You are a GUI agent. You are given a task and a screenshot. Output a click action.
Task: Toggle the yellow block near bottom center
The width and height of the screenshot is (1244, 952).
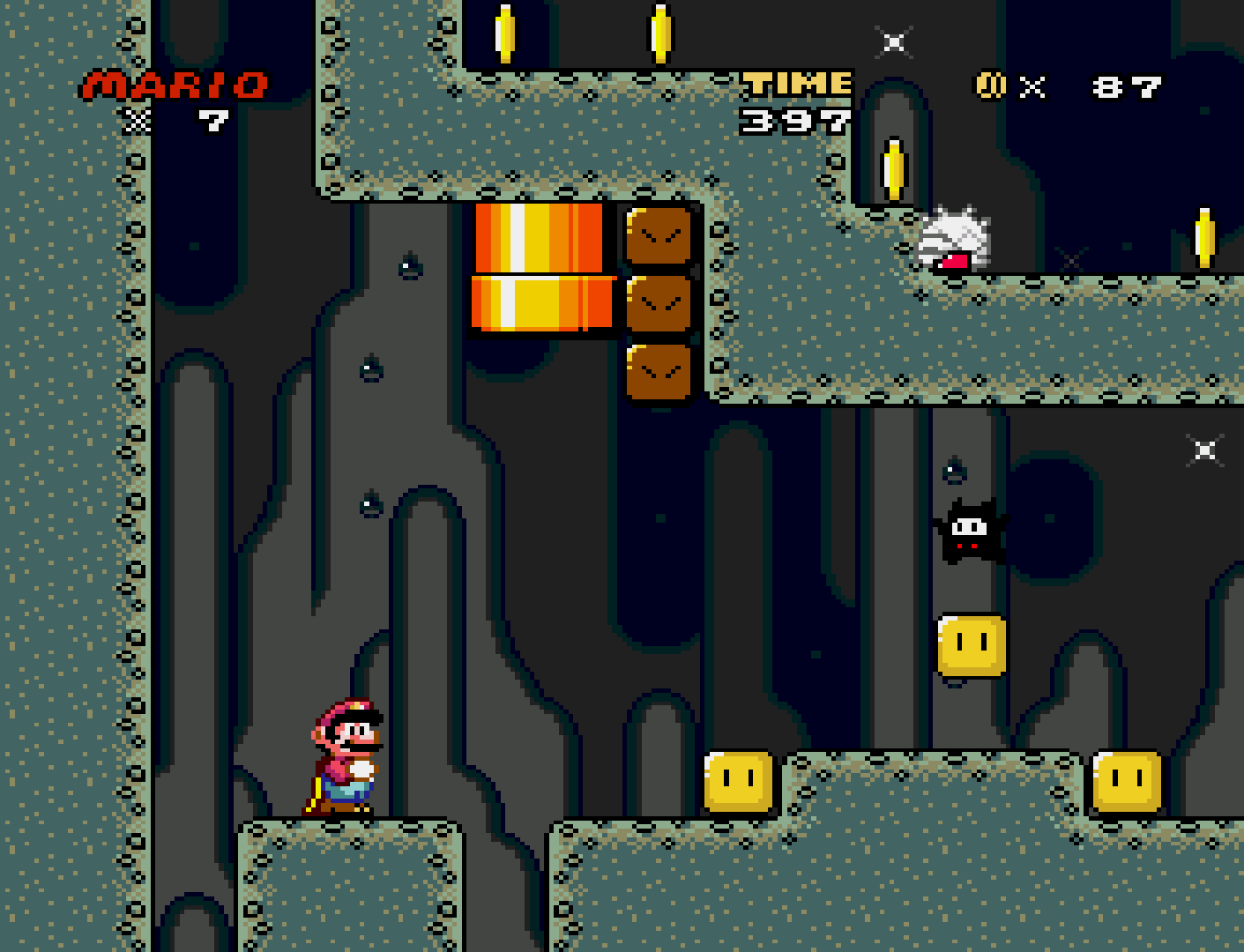point(738,783)
